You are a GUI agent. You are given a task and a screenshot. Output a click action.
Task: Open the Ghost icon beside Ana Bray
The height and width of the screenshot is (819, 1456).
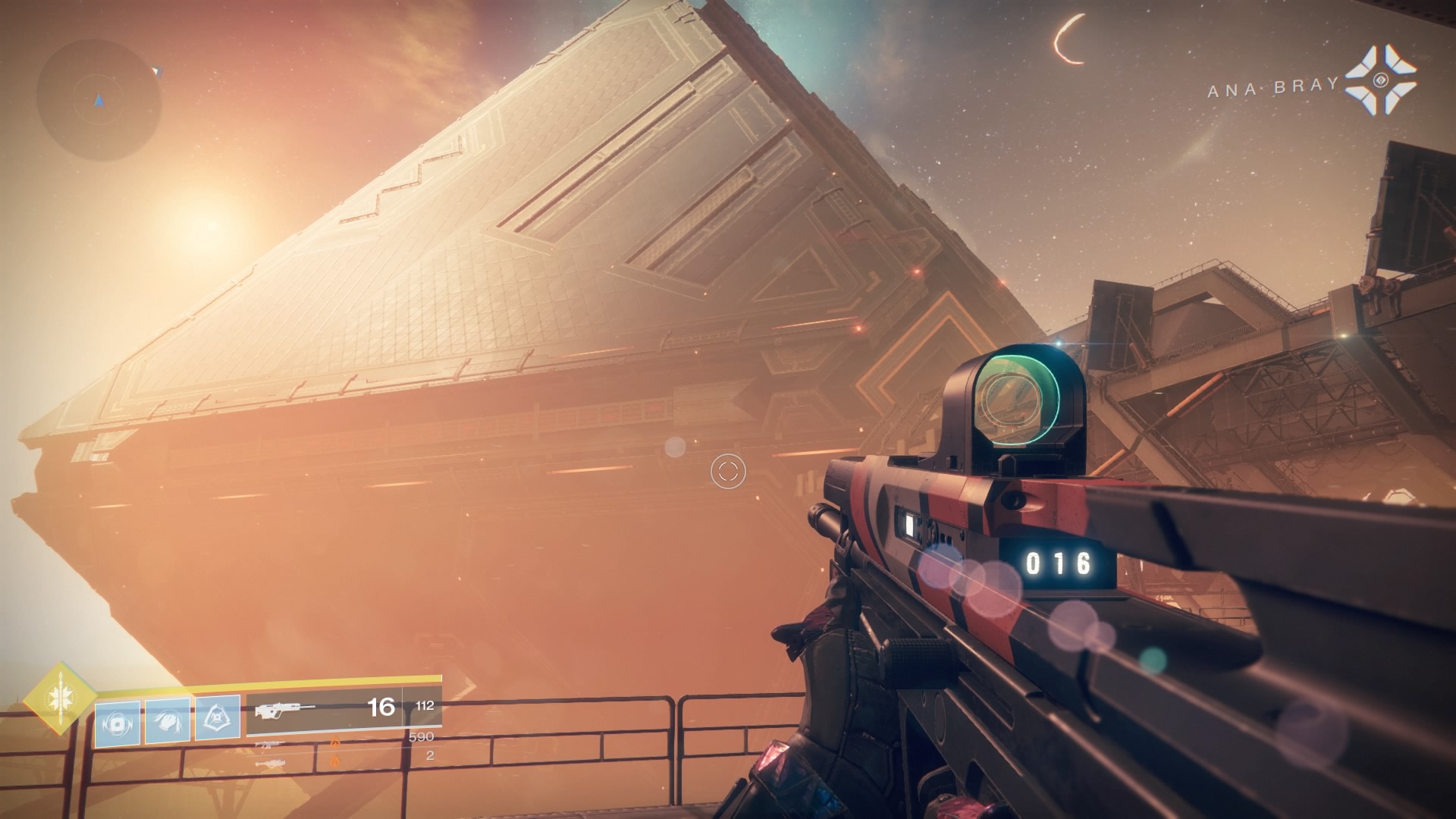[x=1380, y=81]
